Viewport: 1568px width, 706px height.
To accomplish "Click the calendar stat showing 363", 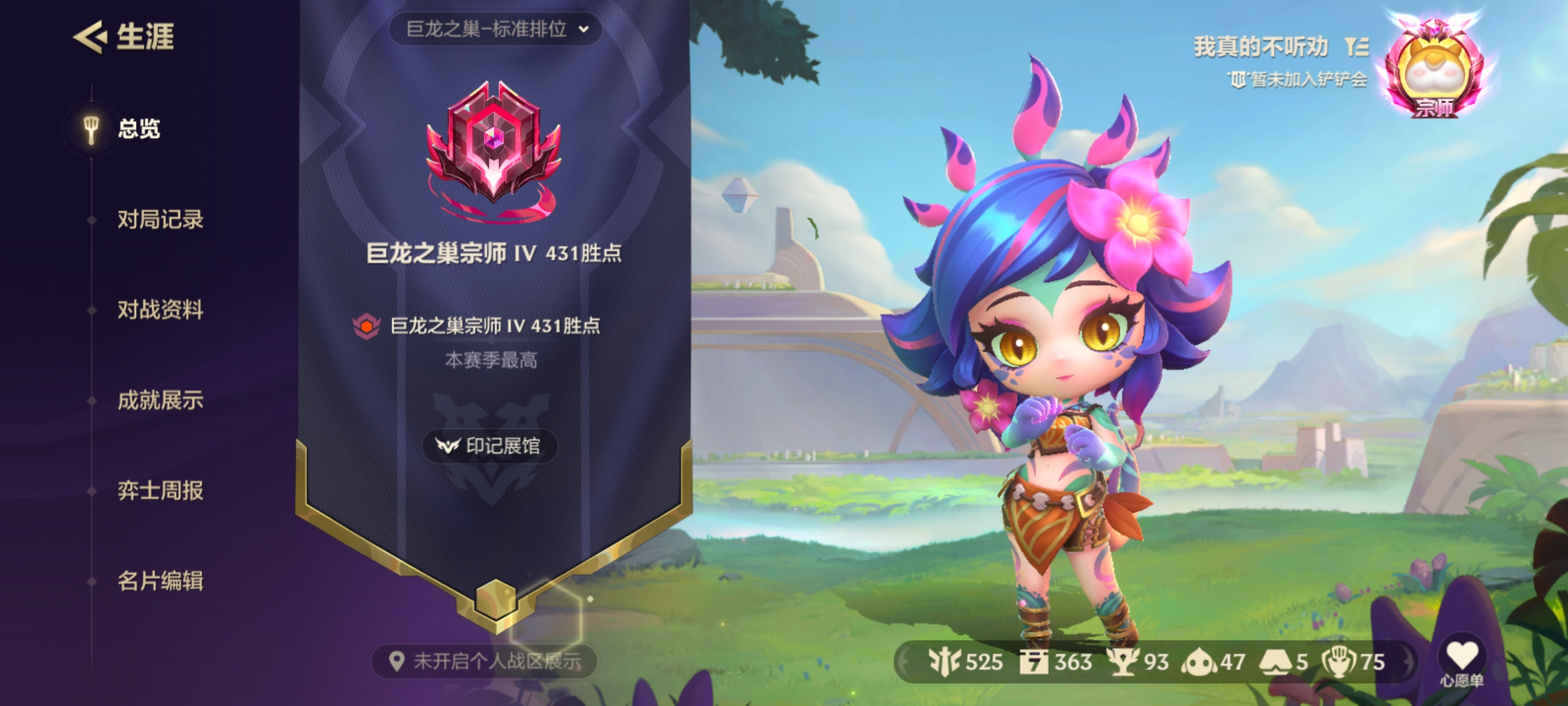I will coord(1056,662).
